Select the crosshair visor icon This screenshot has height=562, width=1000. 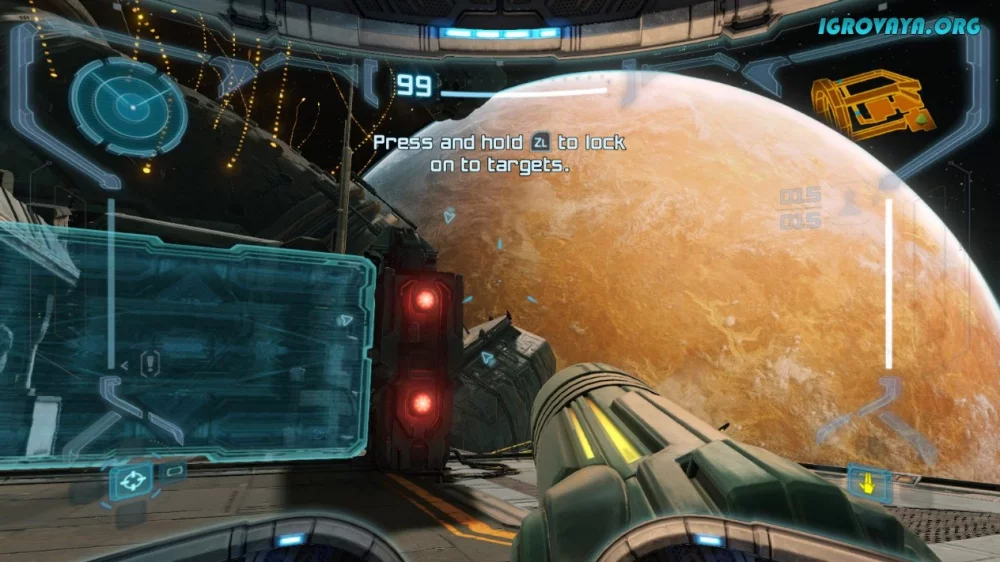tap(131, 482)
